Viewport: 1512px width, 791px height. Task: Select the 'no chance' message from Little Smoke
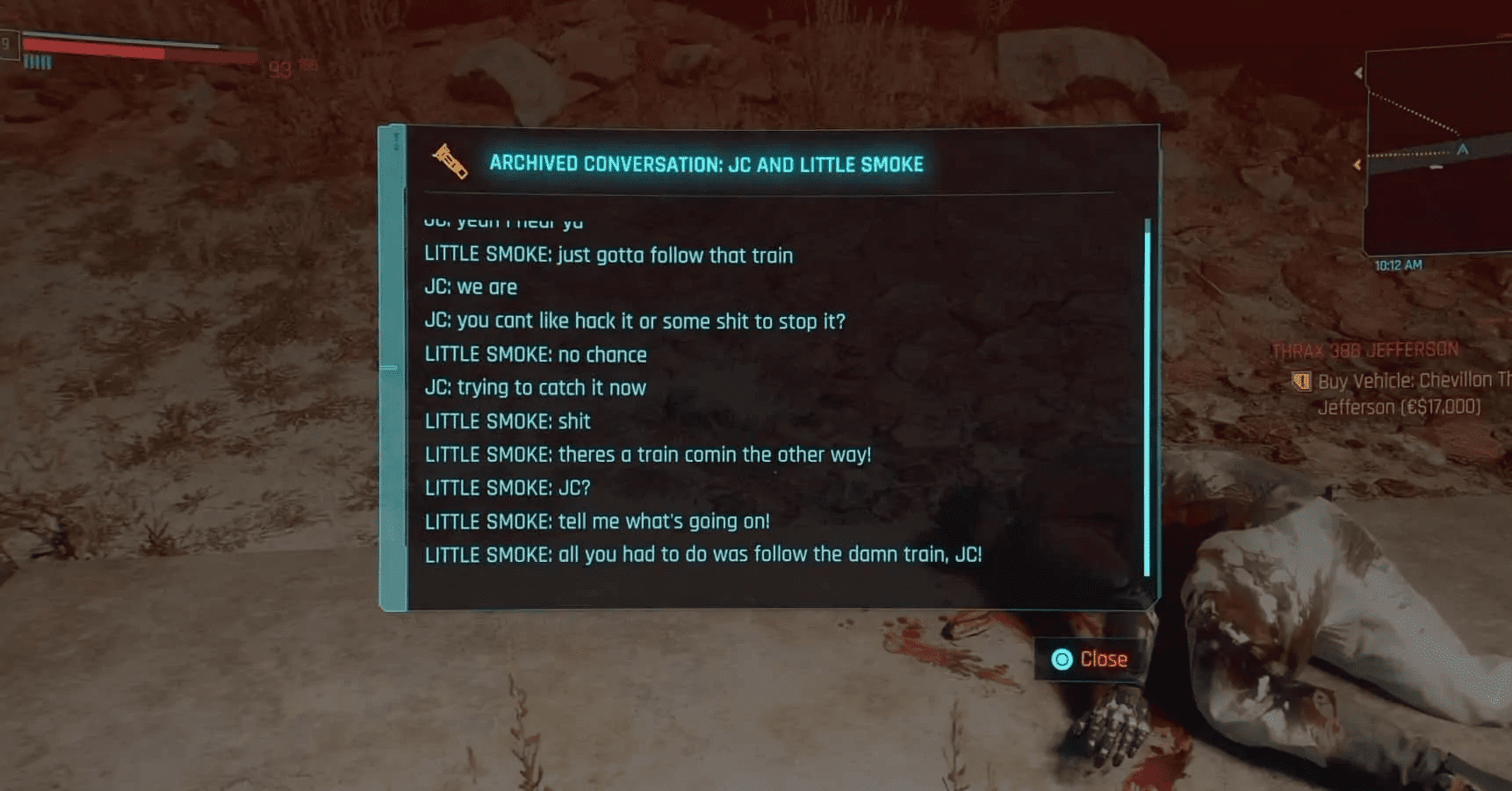(536, 354)
